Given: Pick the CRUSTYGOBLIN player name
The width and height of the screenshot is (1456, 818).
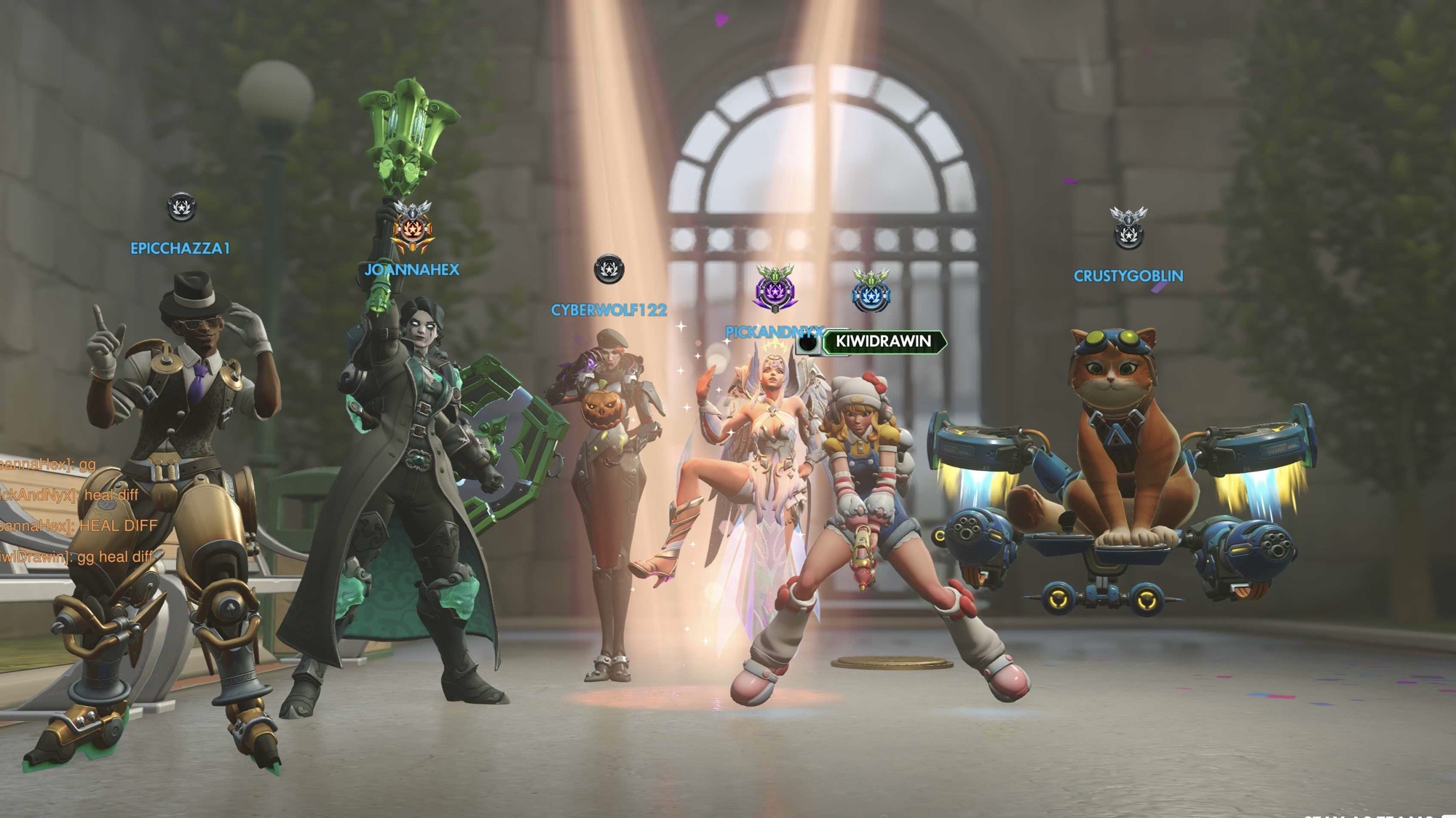Looking at the screenshot, I should tap(1128, 277).
